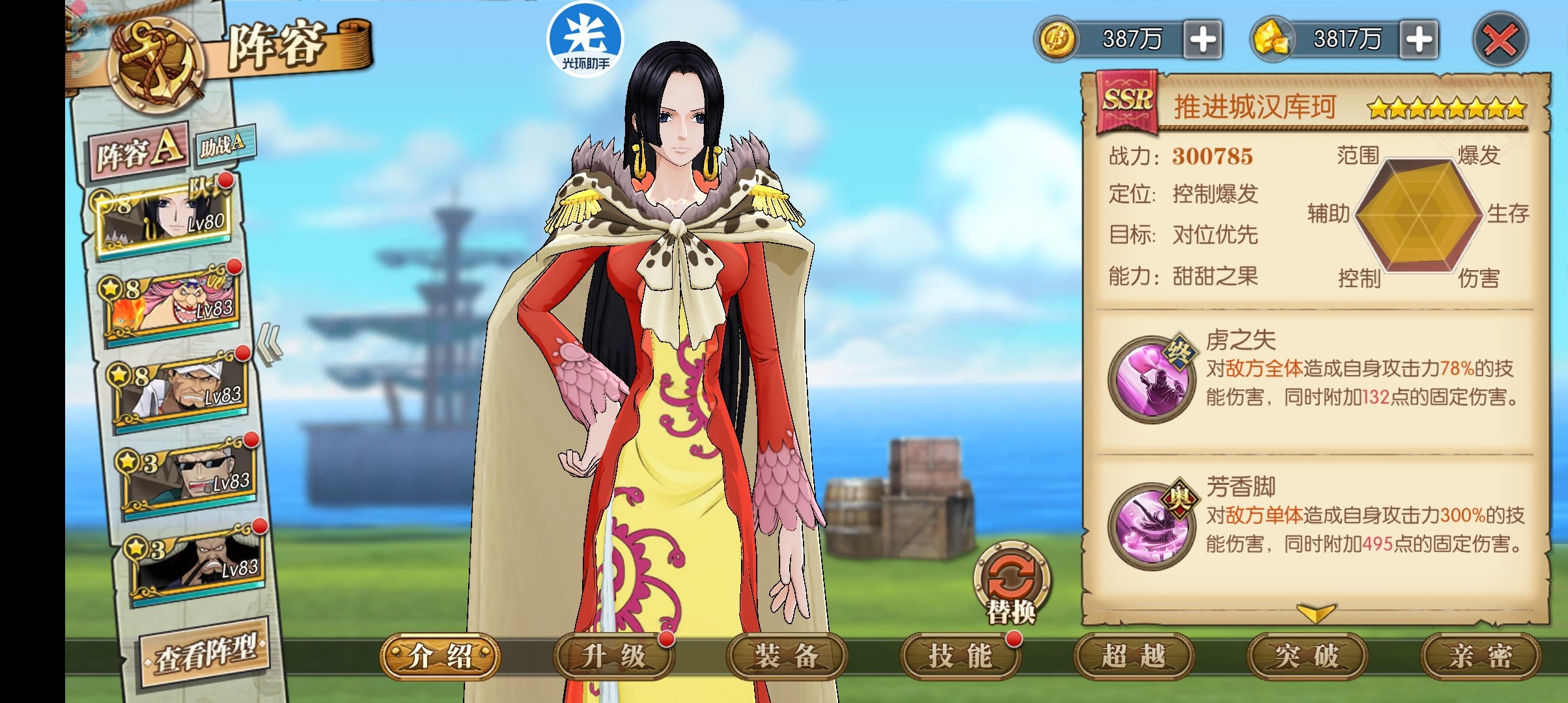The image size is (1568, 703).
Task: Add more gold coins with the plus button
Action: point(1202,40)
